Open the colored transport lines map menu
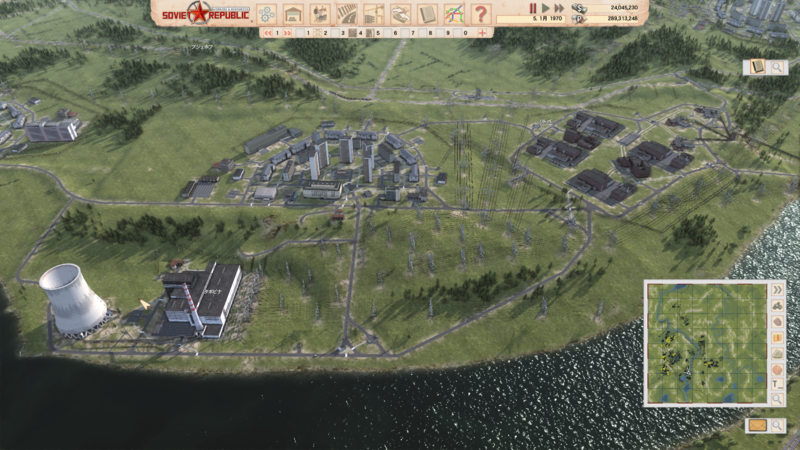This screenshot has height=450, width=800. 454,14
